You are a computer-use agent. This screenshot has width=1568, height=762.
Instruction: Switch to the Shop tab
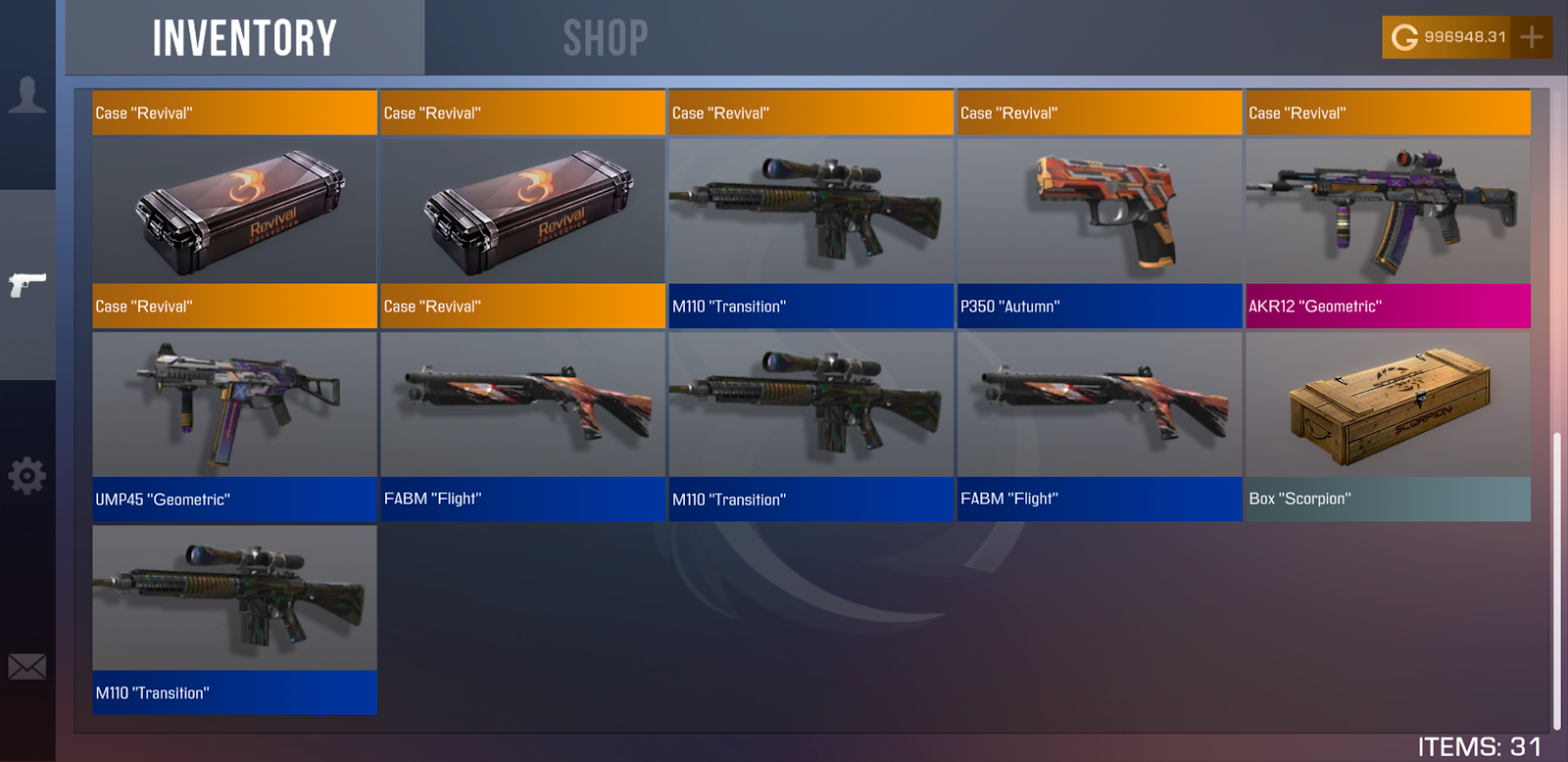click(x=605, y=38)
